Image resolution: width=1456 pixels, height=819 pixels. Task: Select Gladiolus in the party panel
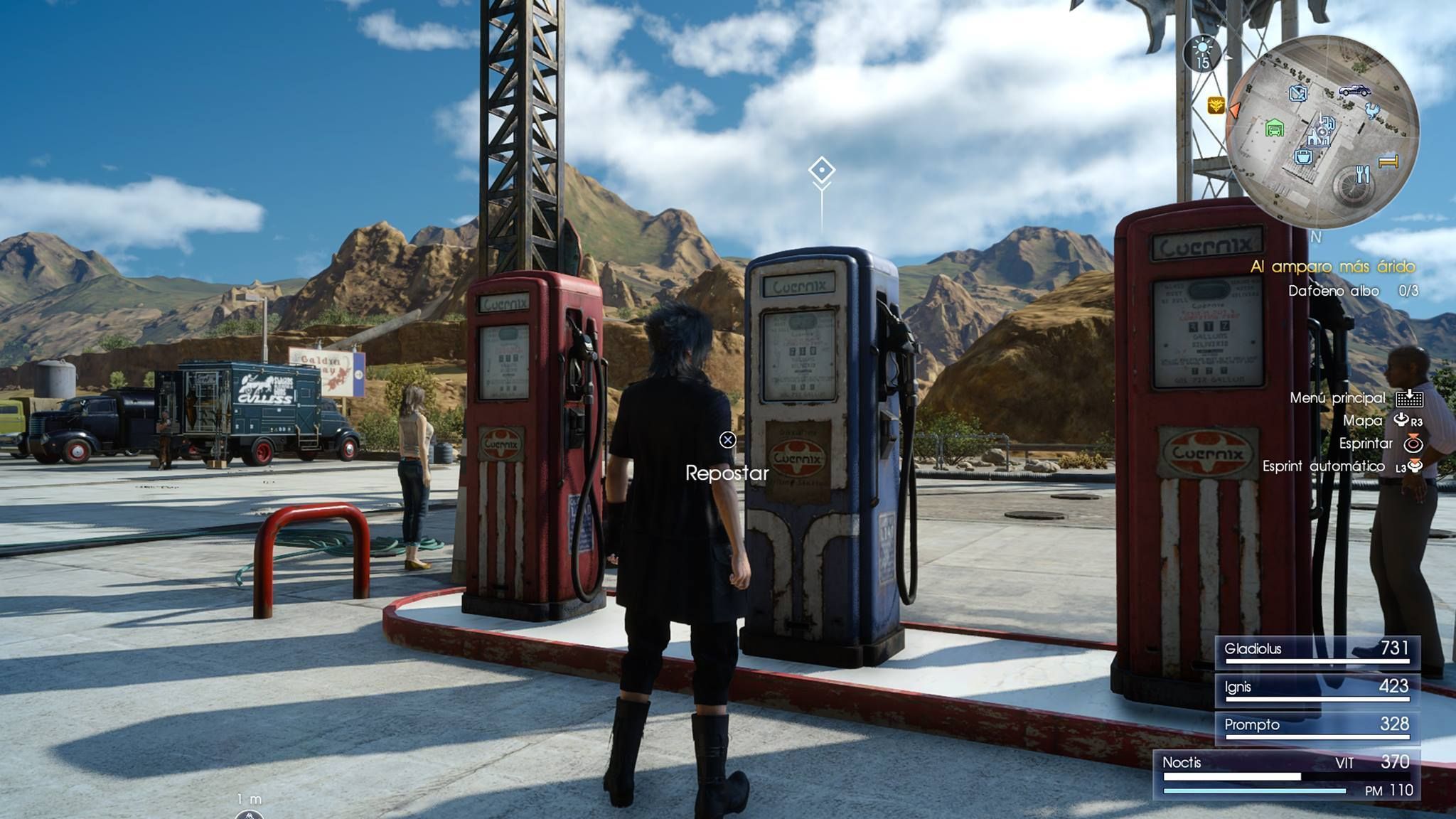click(x=1317, y=650)
